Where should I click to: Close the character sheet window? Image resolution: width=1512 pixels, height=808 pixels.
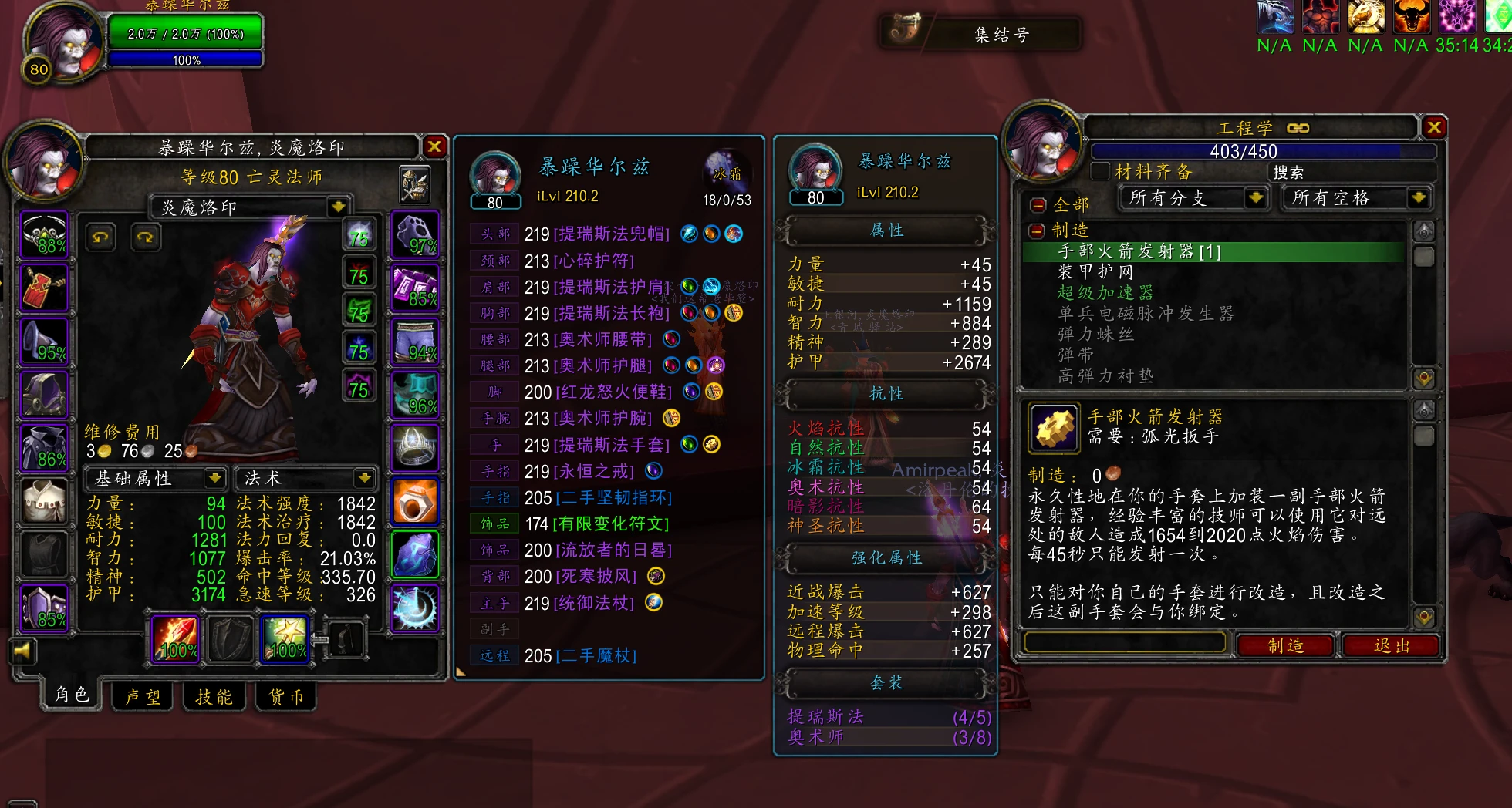435,146
